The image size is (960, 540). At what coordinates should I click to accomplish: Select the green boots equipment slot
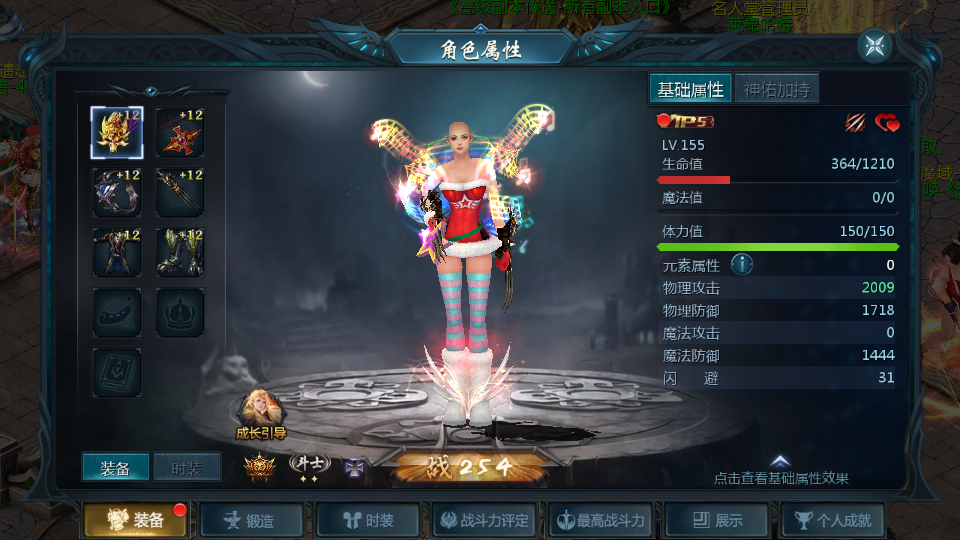click(180, 252)
